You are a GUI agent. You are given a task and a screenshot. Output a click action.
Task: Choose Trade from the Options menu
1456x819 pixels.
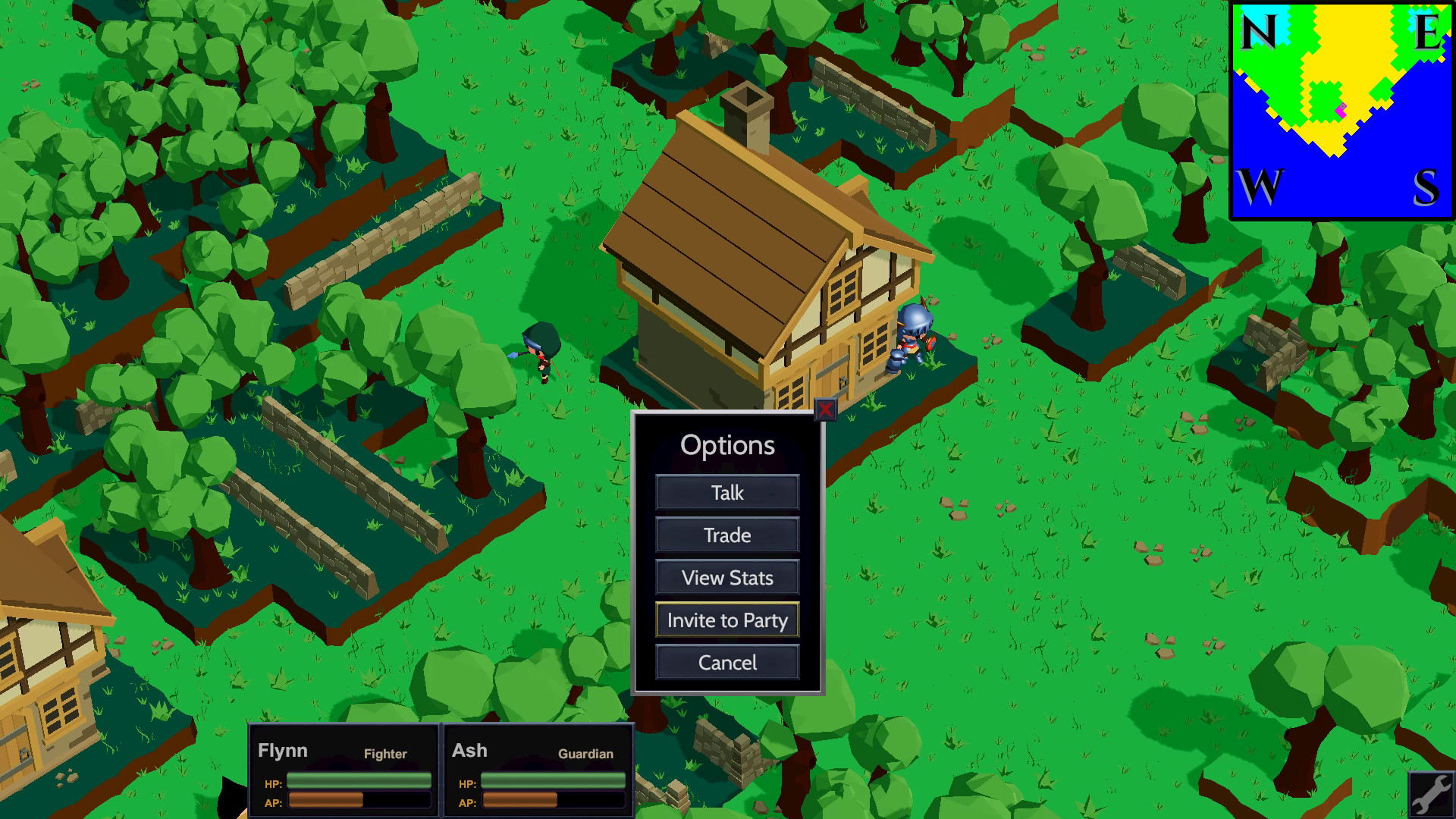pos(726,535)
